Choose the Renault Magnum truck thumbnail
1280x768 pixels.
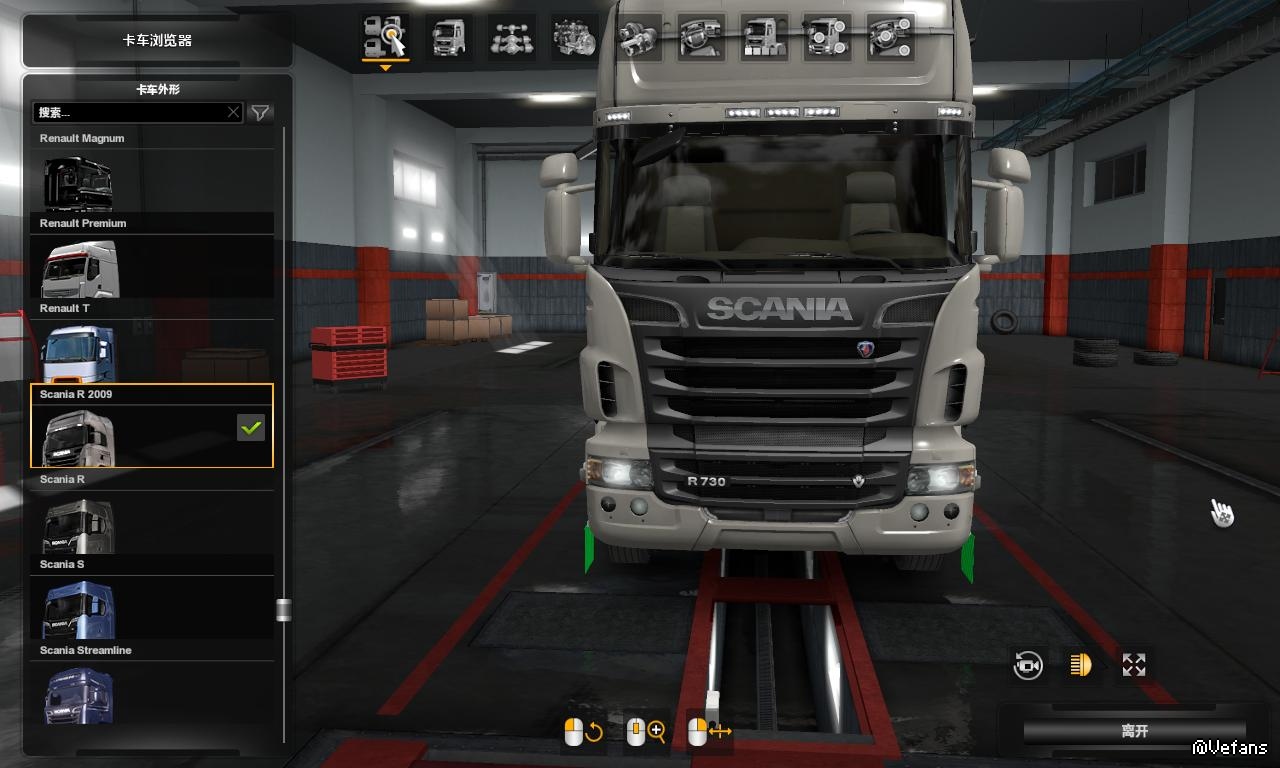(x=78, y=183)
